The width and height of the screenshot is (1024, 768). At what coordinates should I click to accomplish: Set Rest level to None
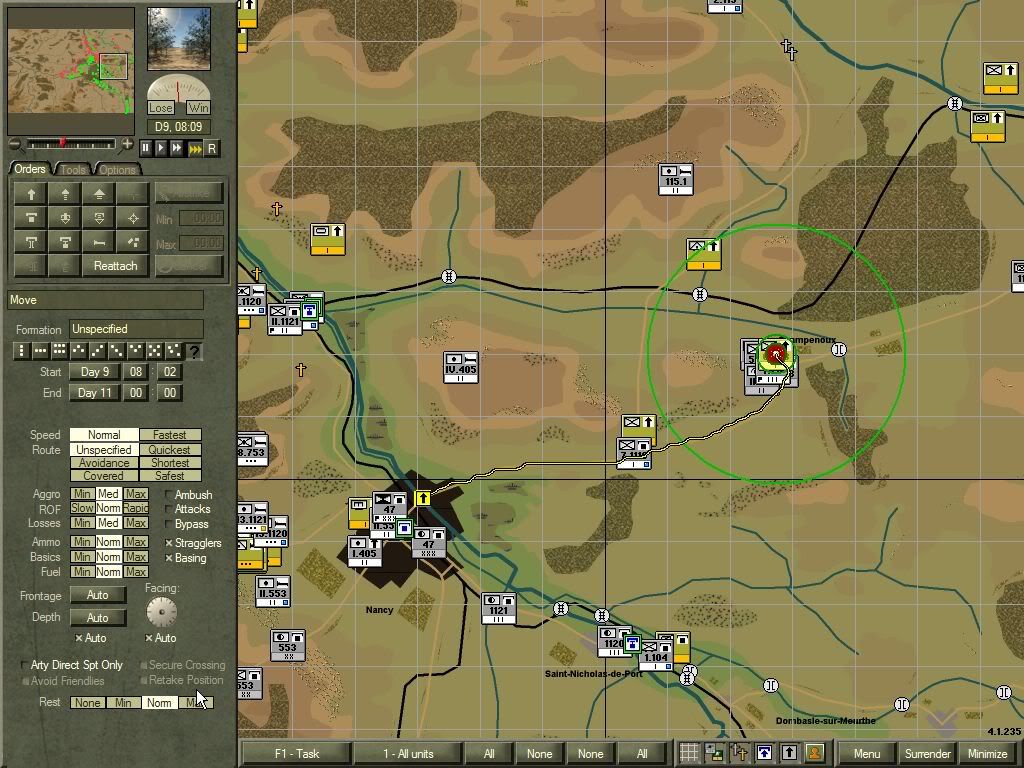[x=87, y=703]
